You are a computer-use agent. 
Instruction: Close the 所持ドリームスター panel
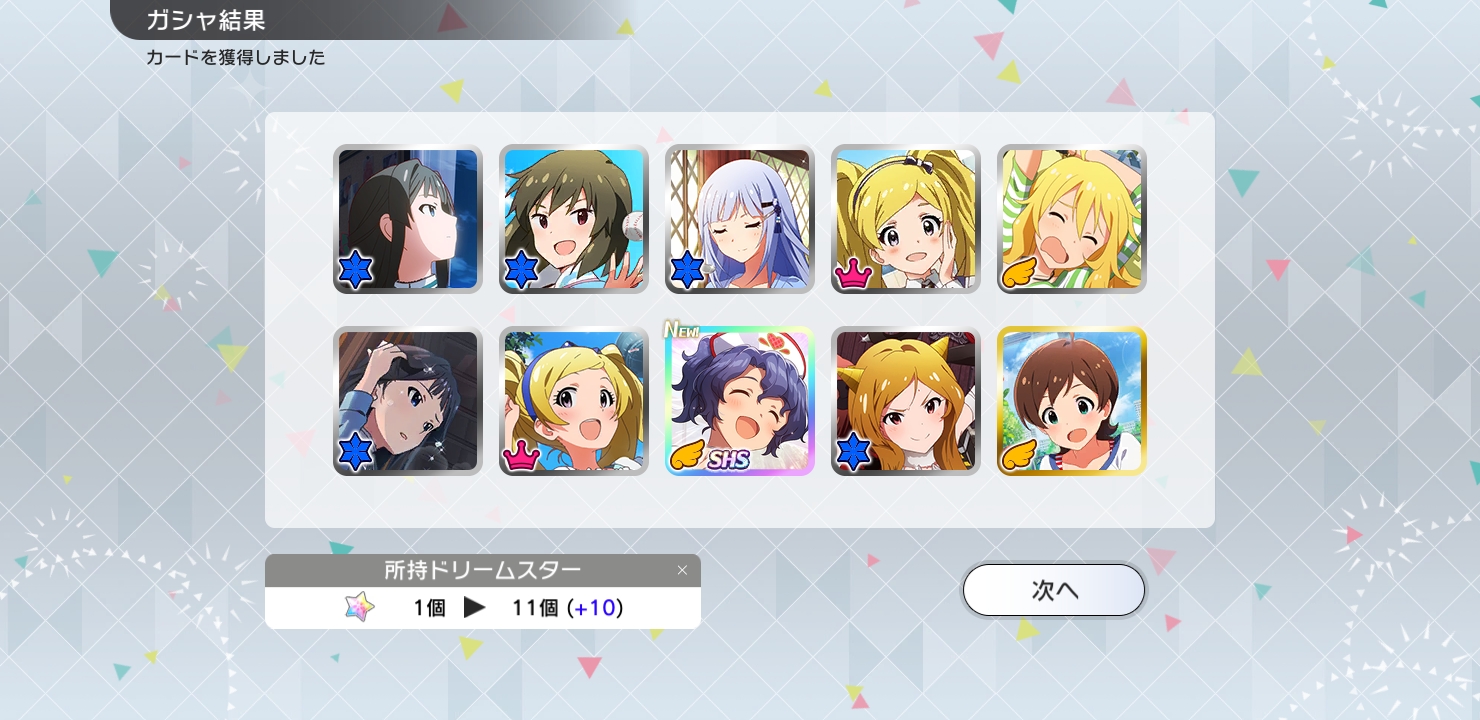pyautogui.click(x=682, y=570)
